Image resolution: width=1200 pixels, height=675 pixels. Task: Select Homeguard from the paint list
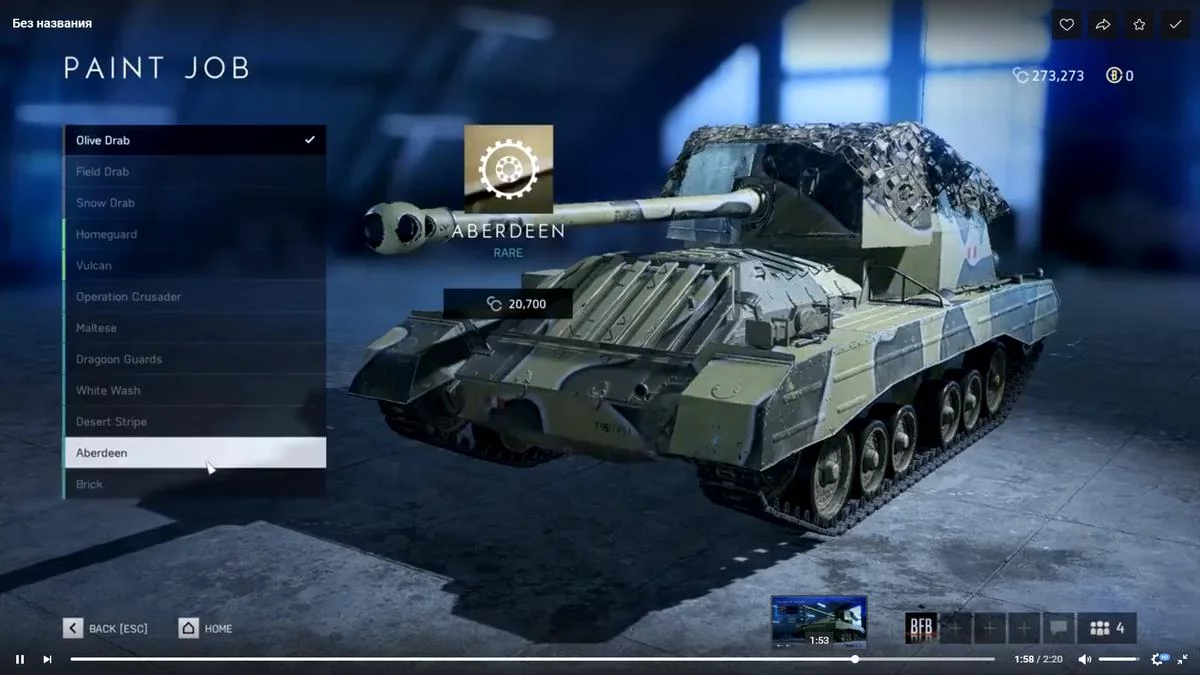click(x=194, y=234)
